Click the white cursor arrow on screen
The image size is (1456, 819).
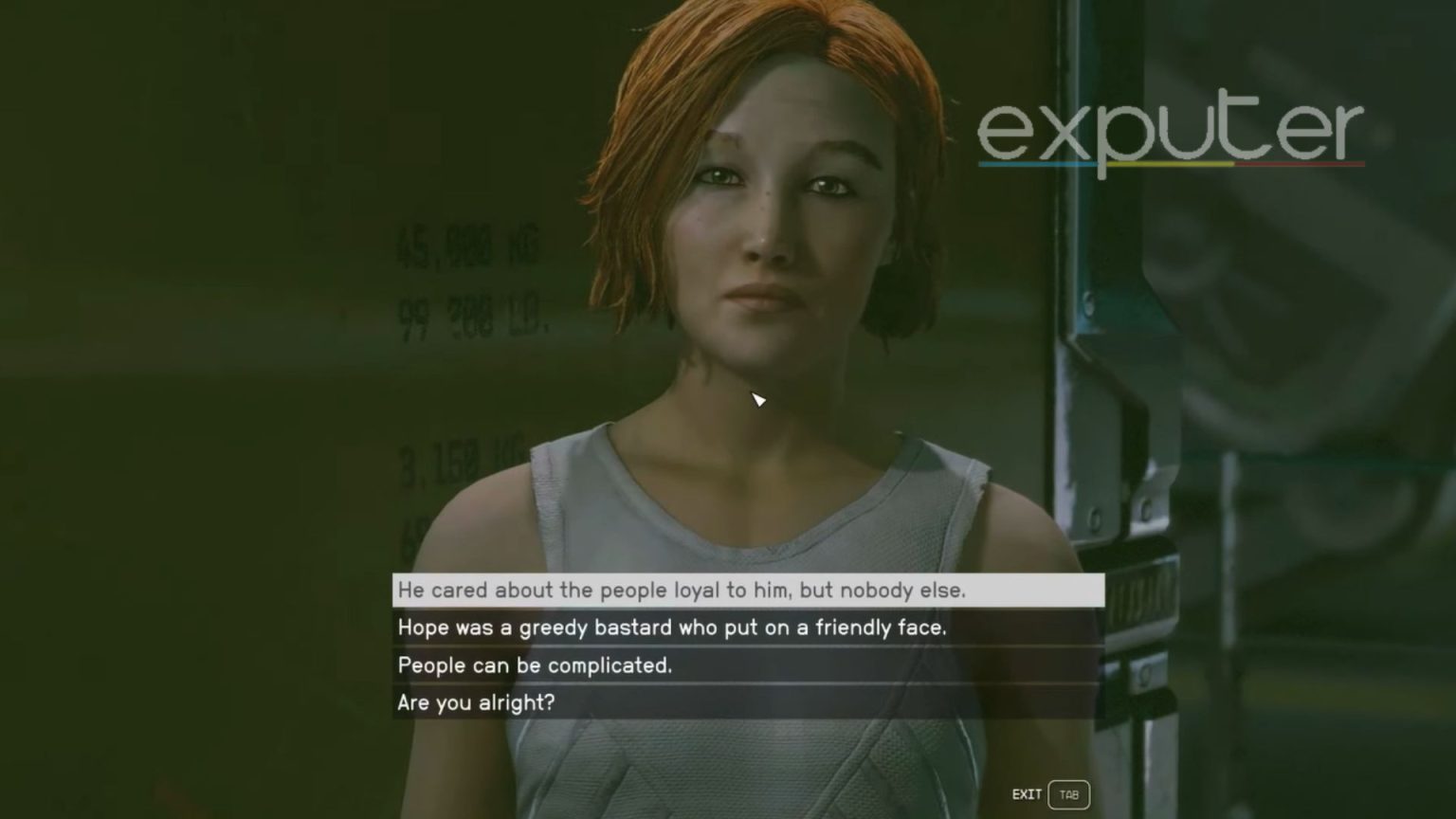(758, 401)
